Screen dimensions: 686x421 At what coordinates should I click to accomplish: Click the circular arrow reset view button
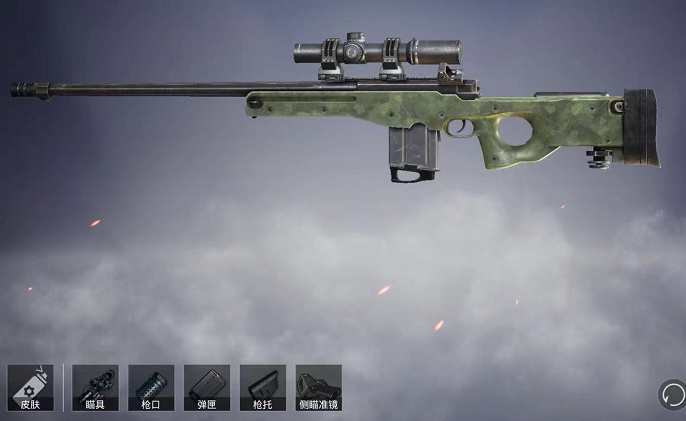pos(671,394)
